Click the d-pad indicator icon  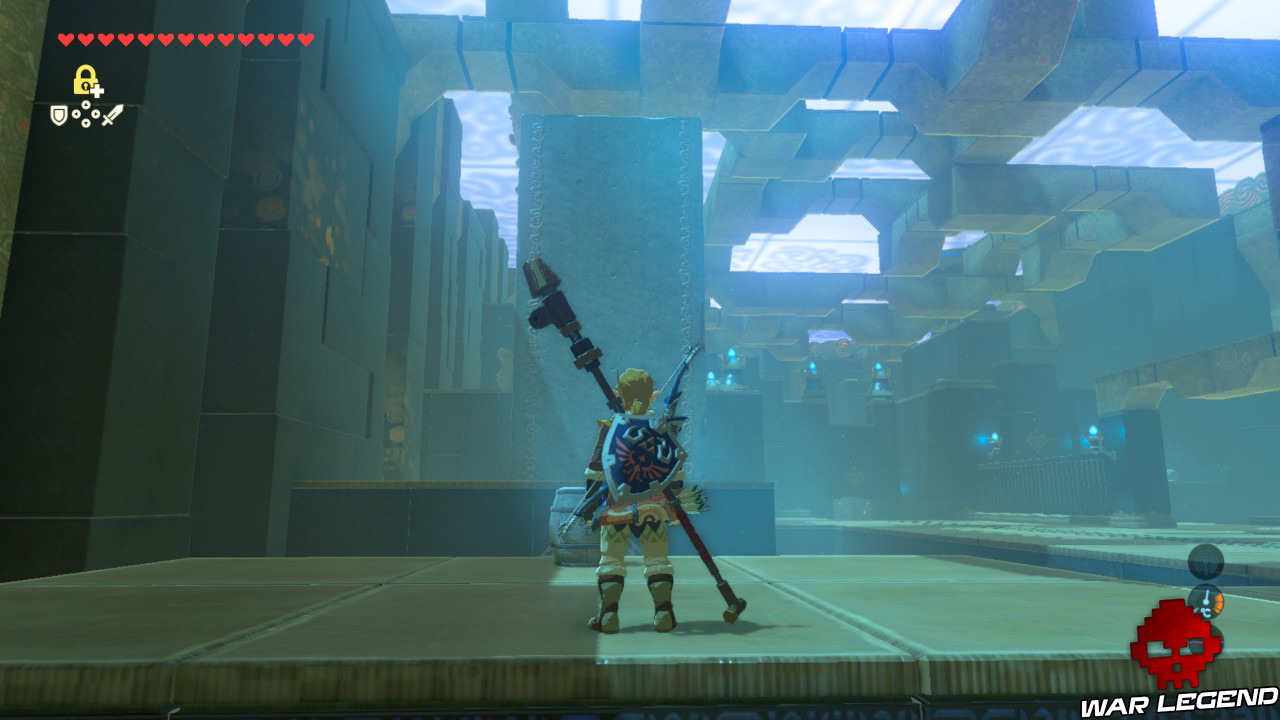[x=85, y=113]
